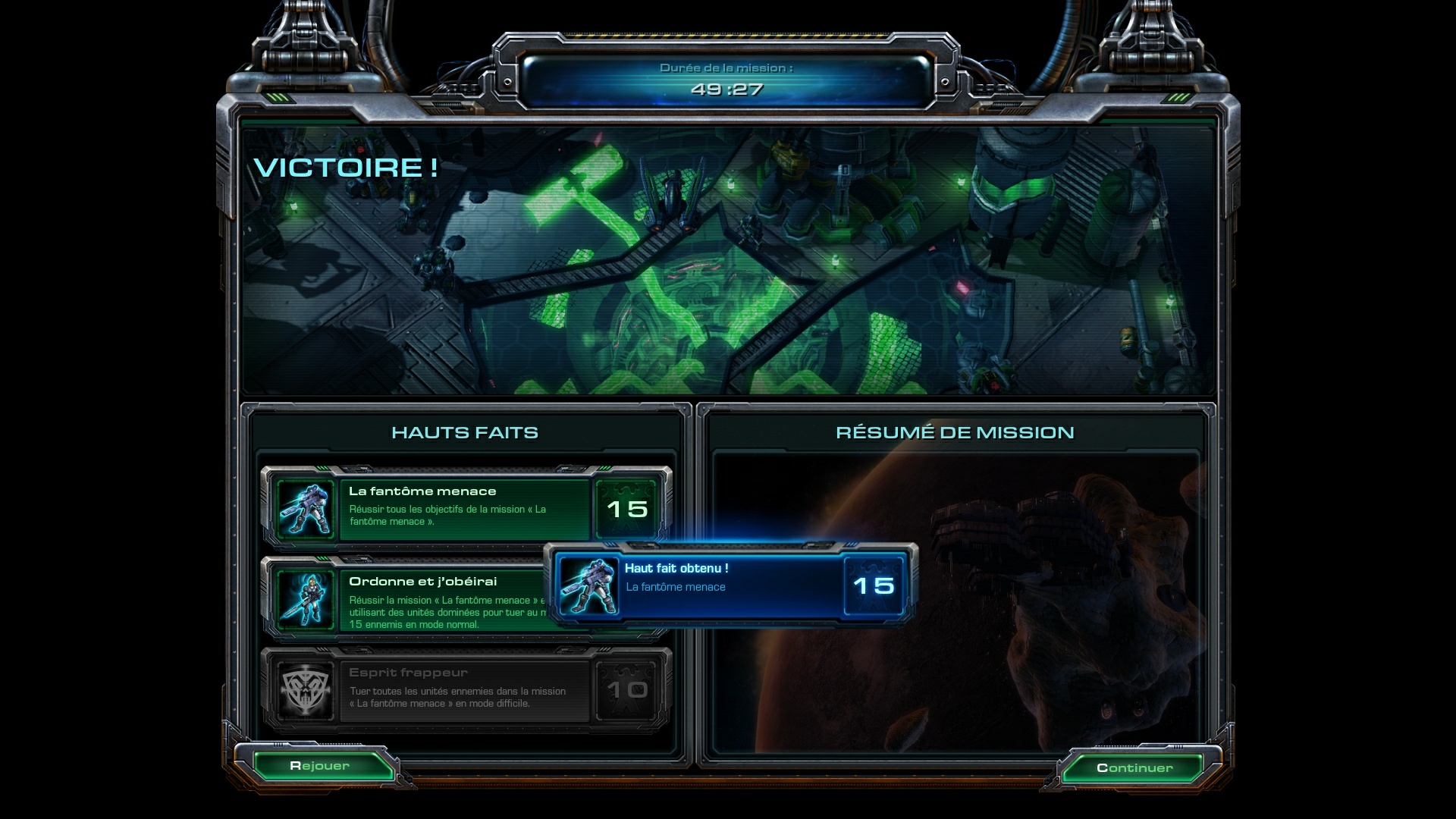Select the "La fantôme menace" achievement row
Screen dimensions: 1456x819
[x=464, y=506]
